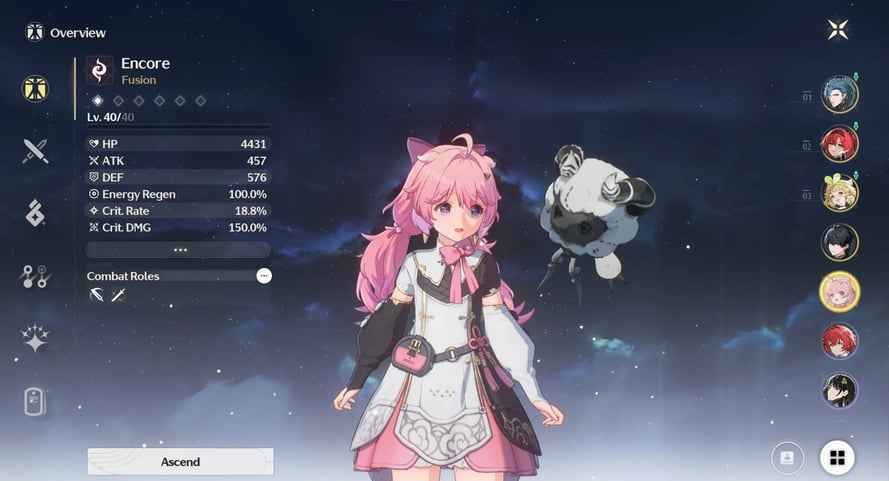This screenshot has width=889, height=481.
Task: Select the highlighted Overview tab icon
Action: pyautogui.click(x=36, y=88)
